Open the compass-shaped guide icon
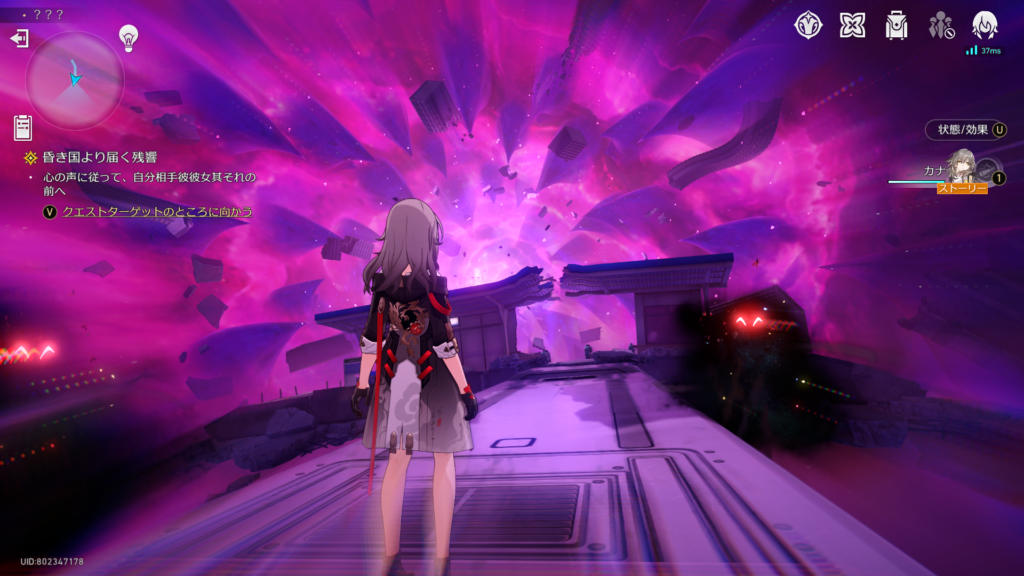The width and height of the screenshot is (1024, 576). pyautogui.click(x=808, y=25)
